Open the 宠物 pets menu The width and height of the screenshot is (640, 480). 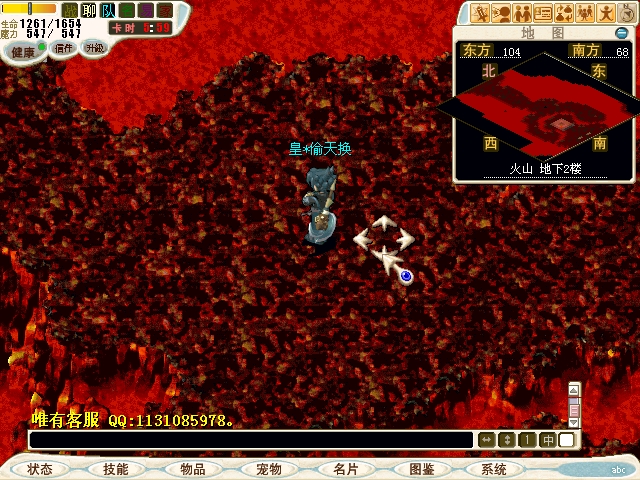[x=268, y=469]
